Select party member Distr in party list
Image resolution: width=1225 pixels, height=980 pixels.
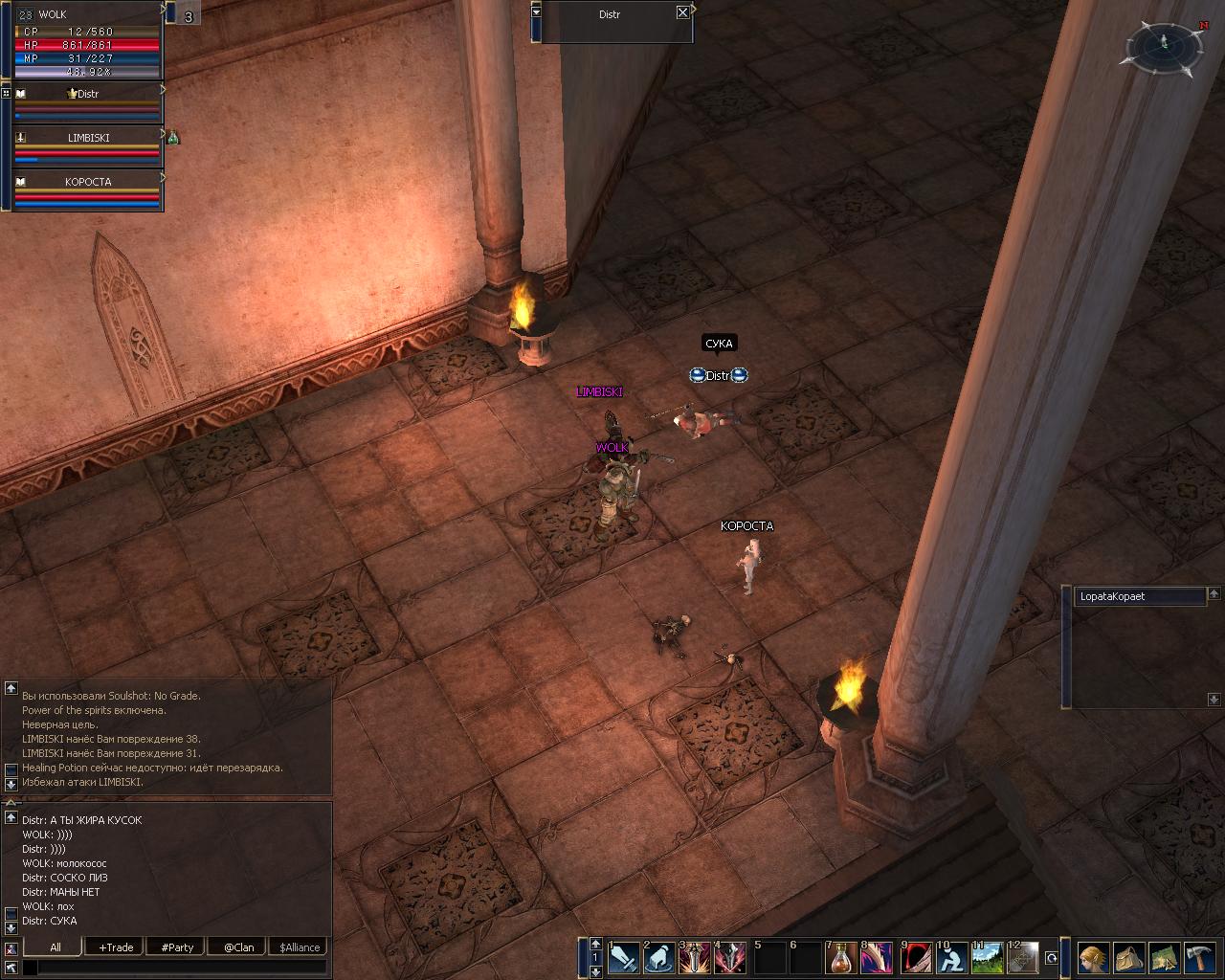coord(87,94)
